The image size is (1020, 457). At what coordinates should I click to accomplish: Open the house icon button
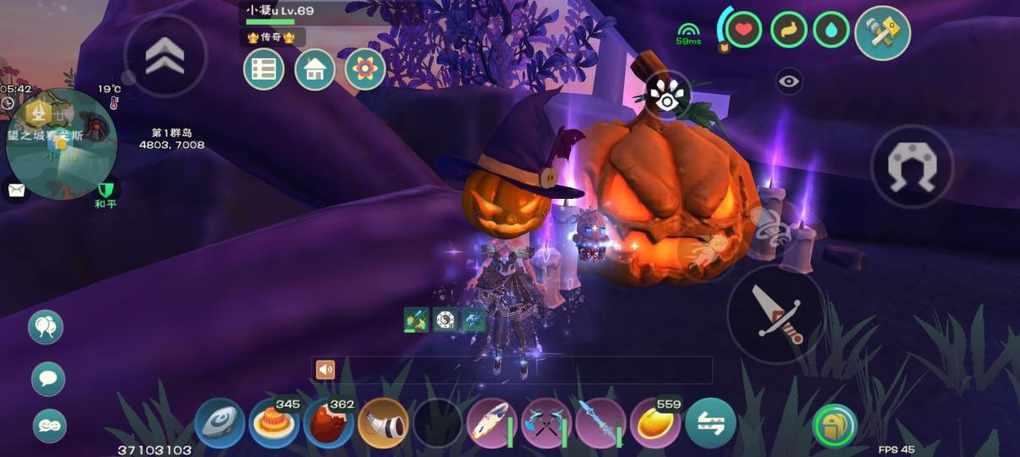point(314,70)
